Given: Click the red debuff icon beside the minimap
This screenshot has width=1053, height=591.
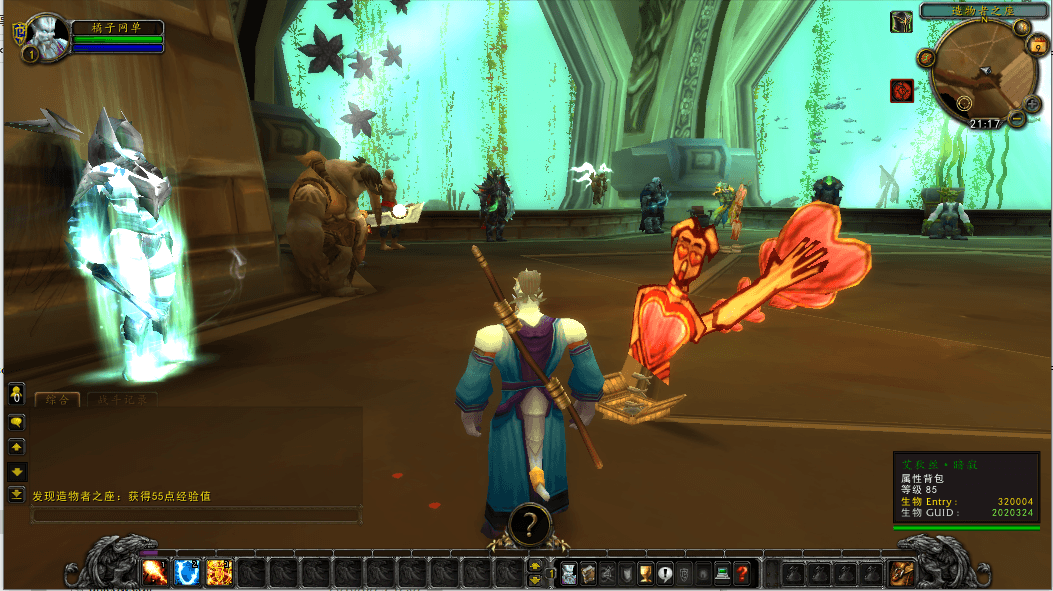Looking at the screenshot, I should click(x=902, y=91).
